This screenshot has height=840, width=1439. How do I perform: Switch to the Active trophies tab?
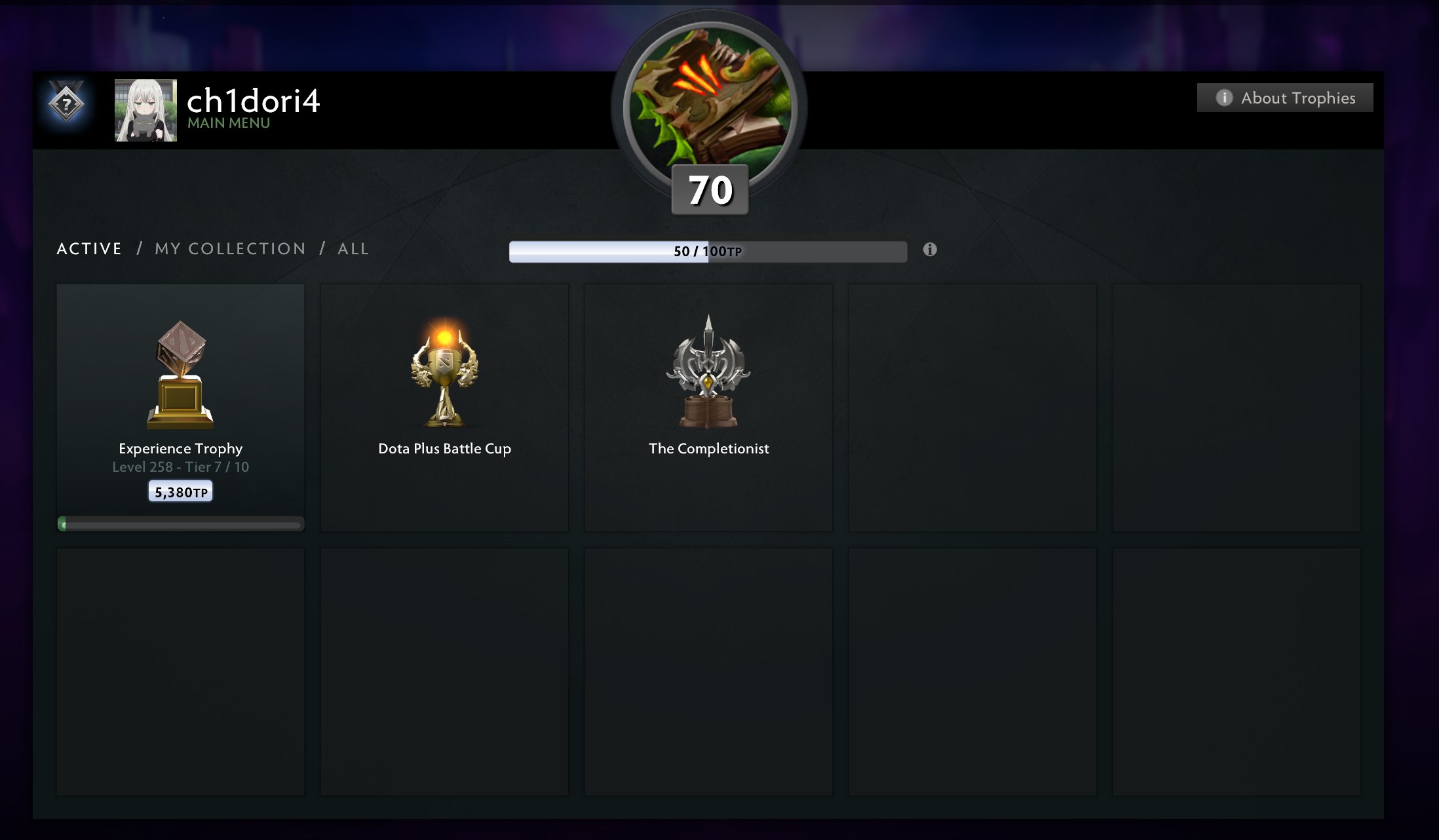(89, 249)
